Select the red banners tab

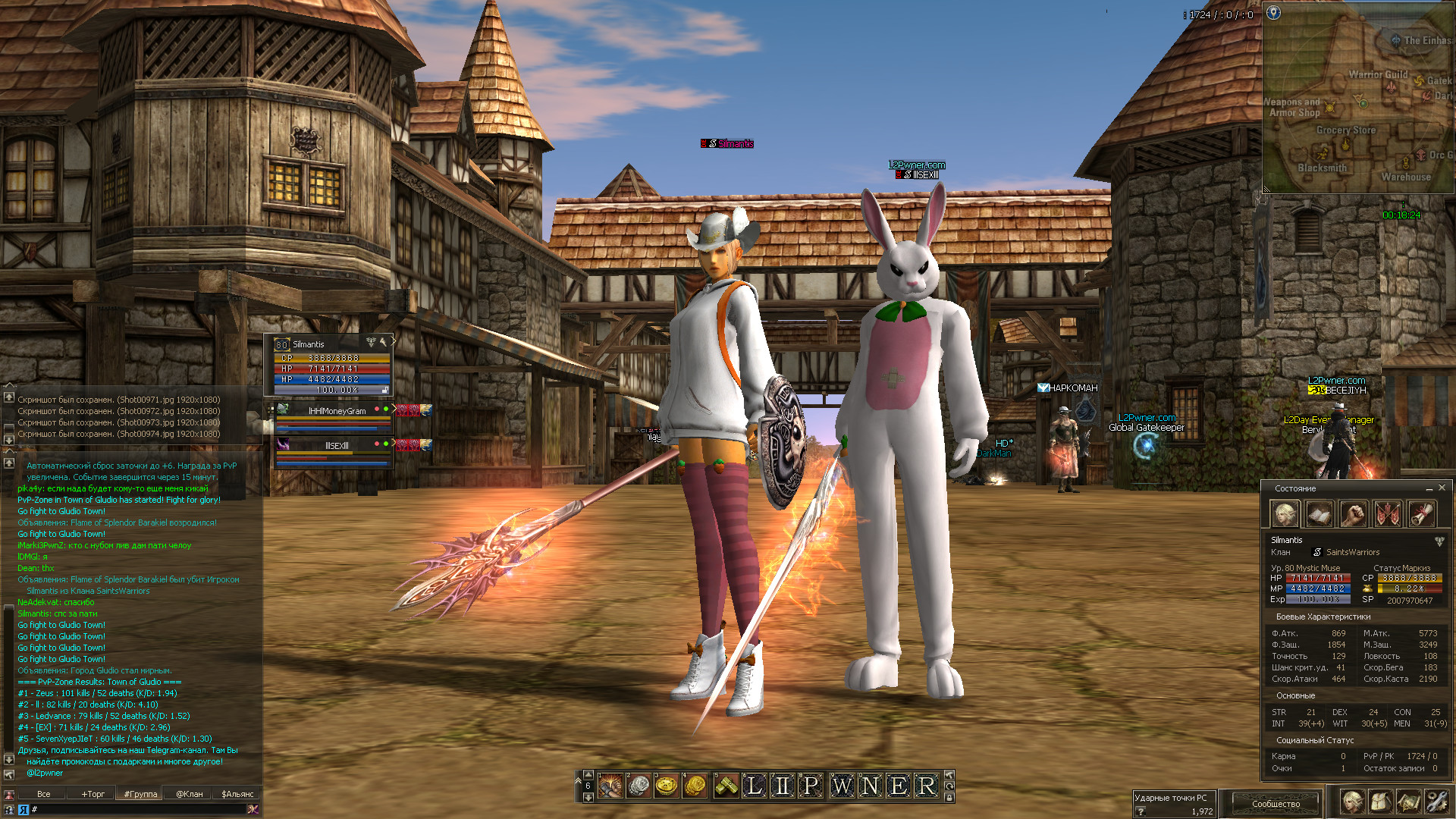[1388, 514]
